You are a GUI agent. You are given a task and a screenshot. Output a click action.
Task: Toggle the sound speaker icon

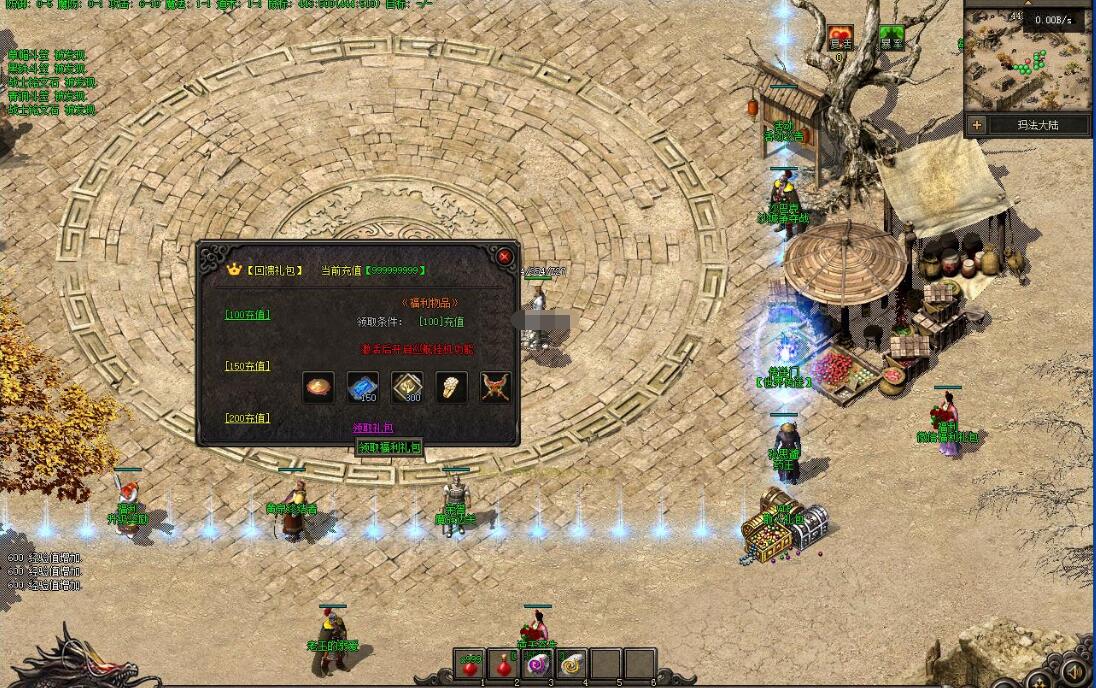tap(1074, 671)
